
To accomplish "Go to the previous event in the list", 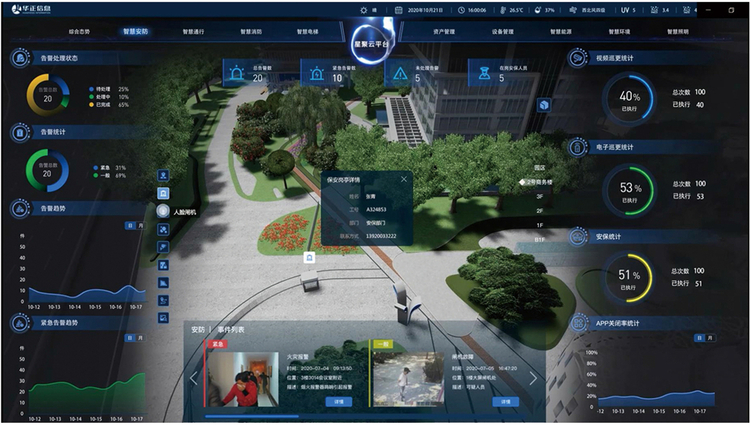I will coord(195,378).
